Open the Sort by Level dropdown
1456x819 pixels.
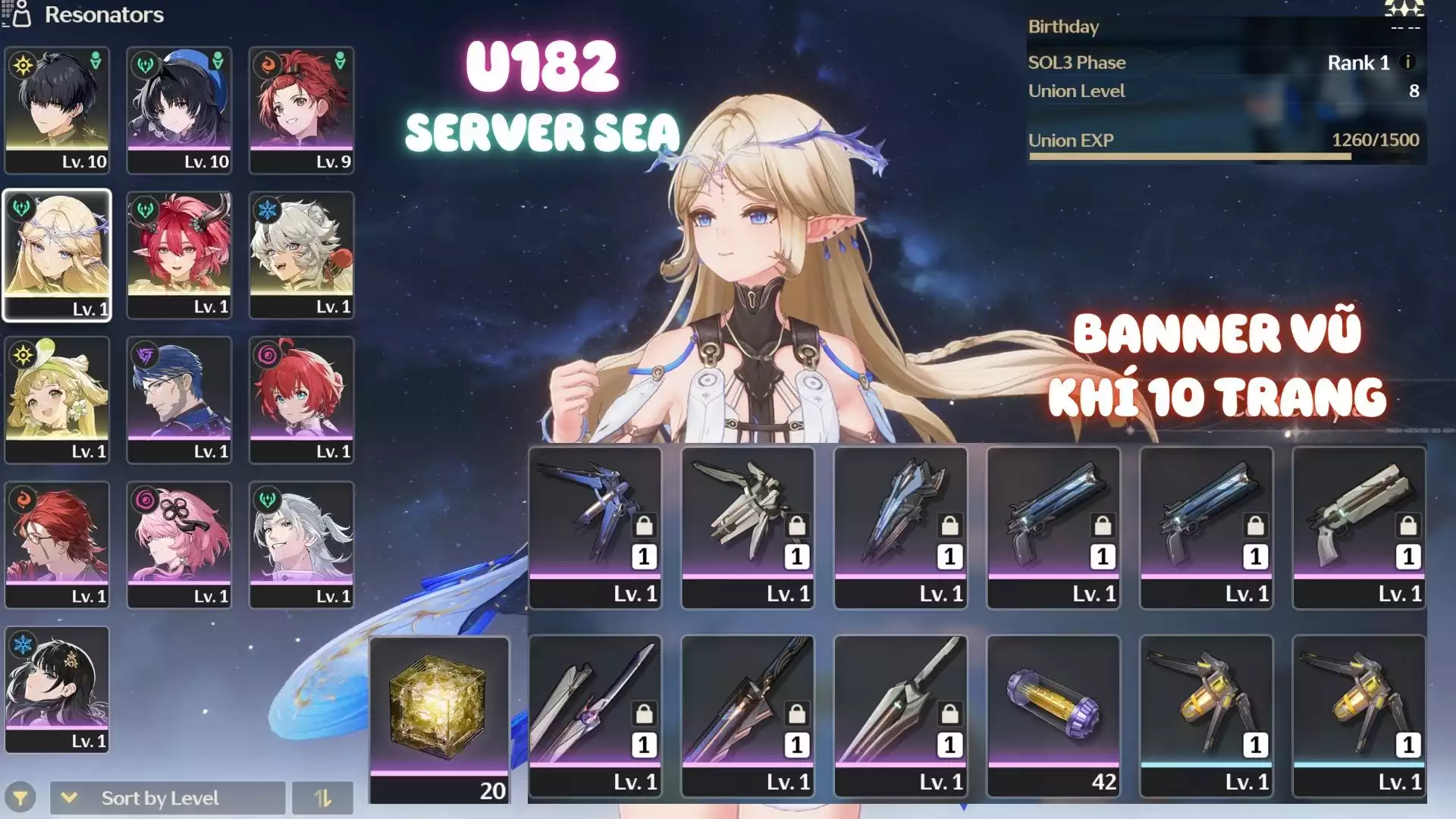click(x=167, y=798)
